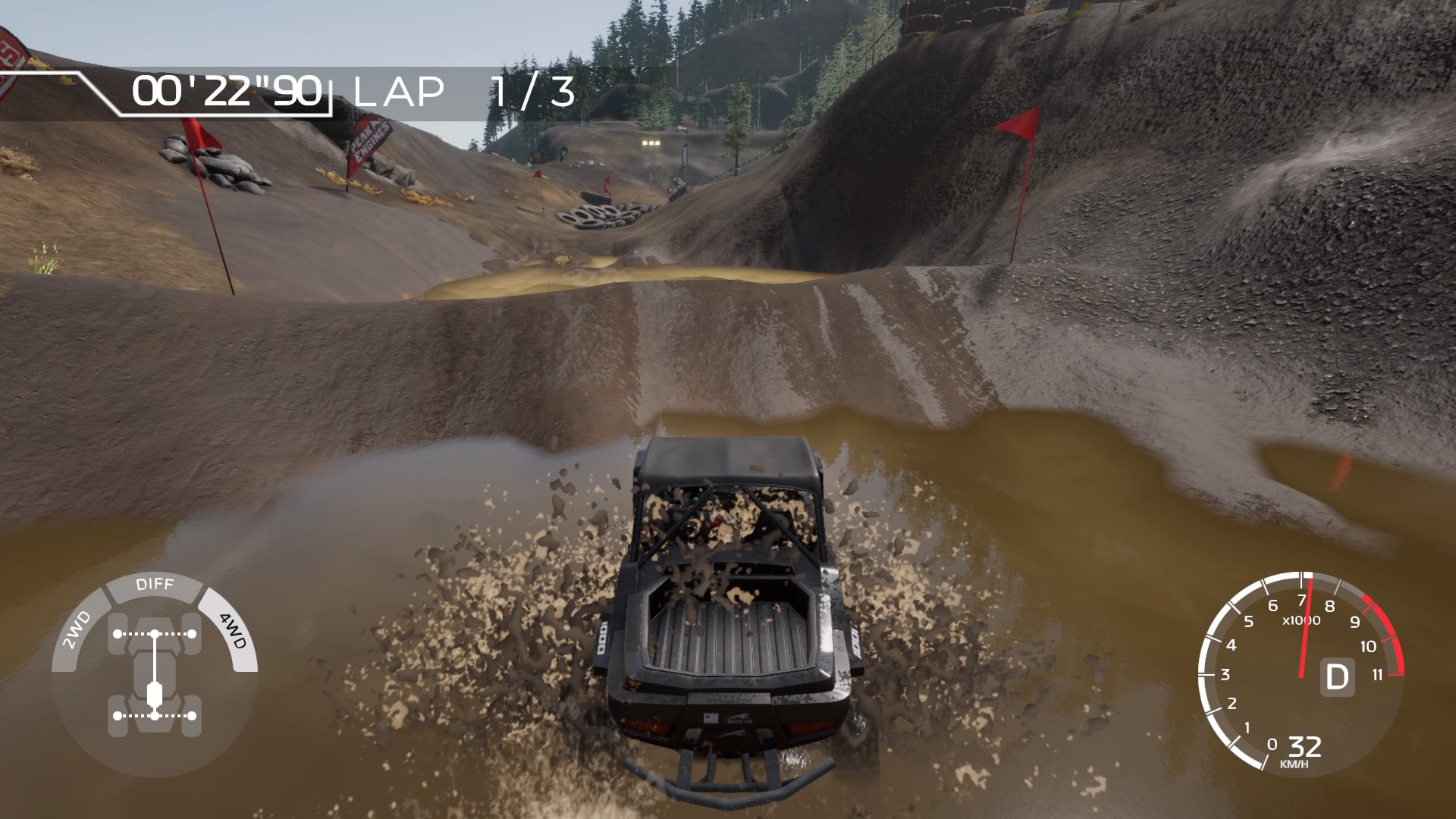Select the 00'22"90 race timer
The width and height of the screenshot is (1456, 819).
[227, 91]
